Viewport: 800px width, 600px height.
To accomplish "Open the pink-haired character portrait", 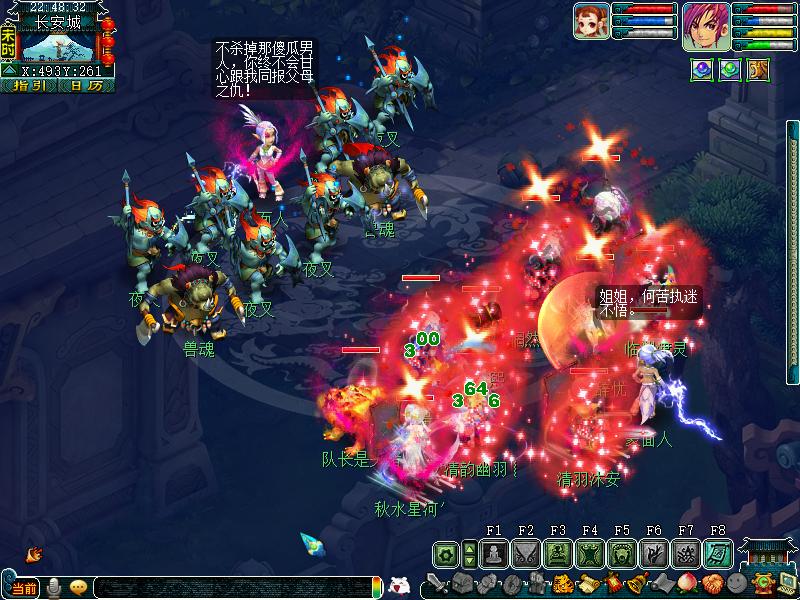I will pos(706,25).
